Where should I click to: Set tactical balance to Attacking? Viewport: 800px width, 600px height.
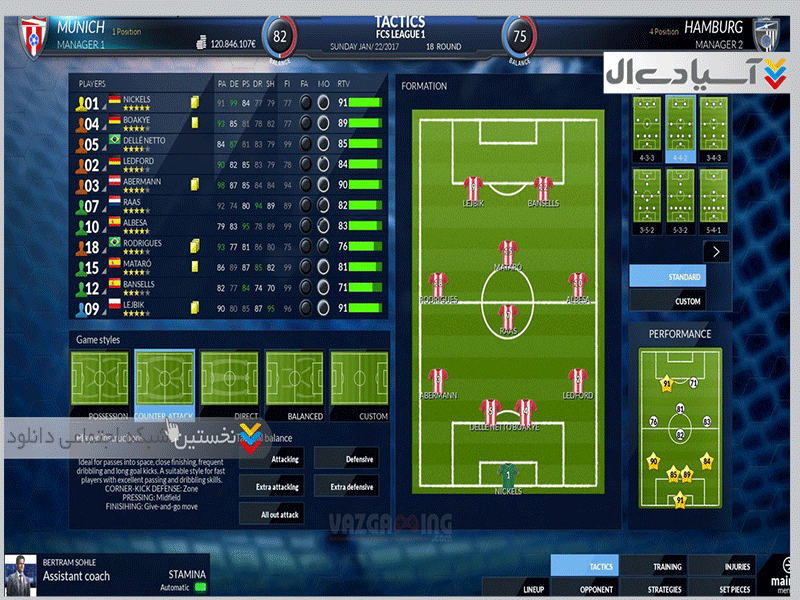[x=270, y=459]
